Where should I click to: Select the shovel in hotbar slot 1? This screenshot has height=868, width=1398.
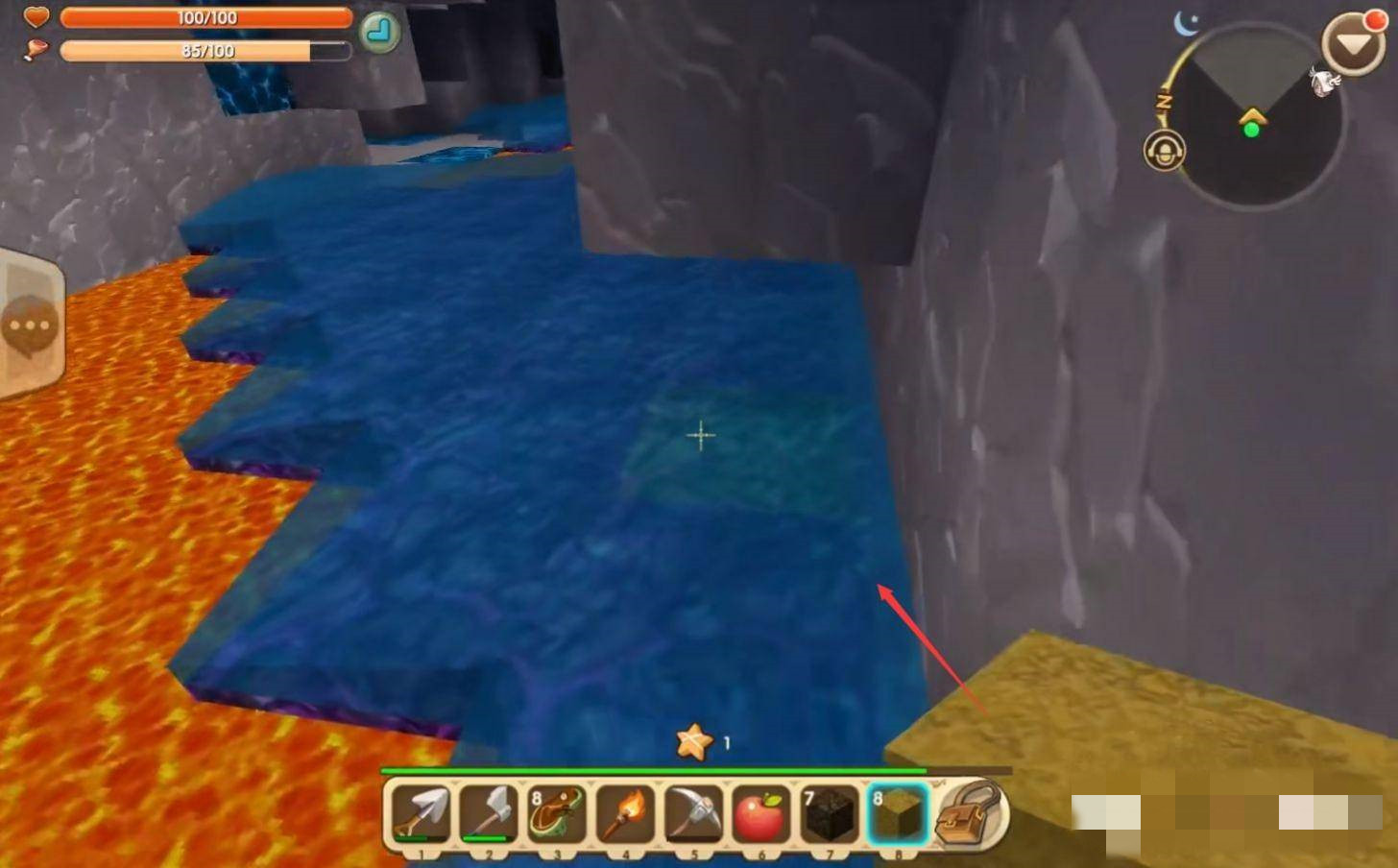click(x=422, y=813)
